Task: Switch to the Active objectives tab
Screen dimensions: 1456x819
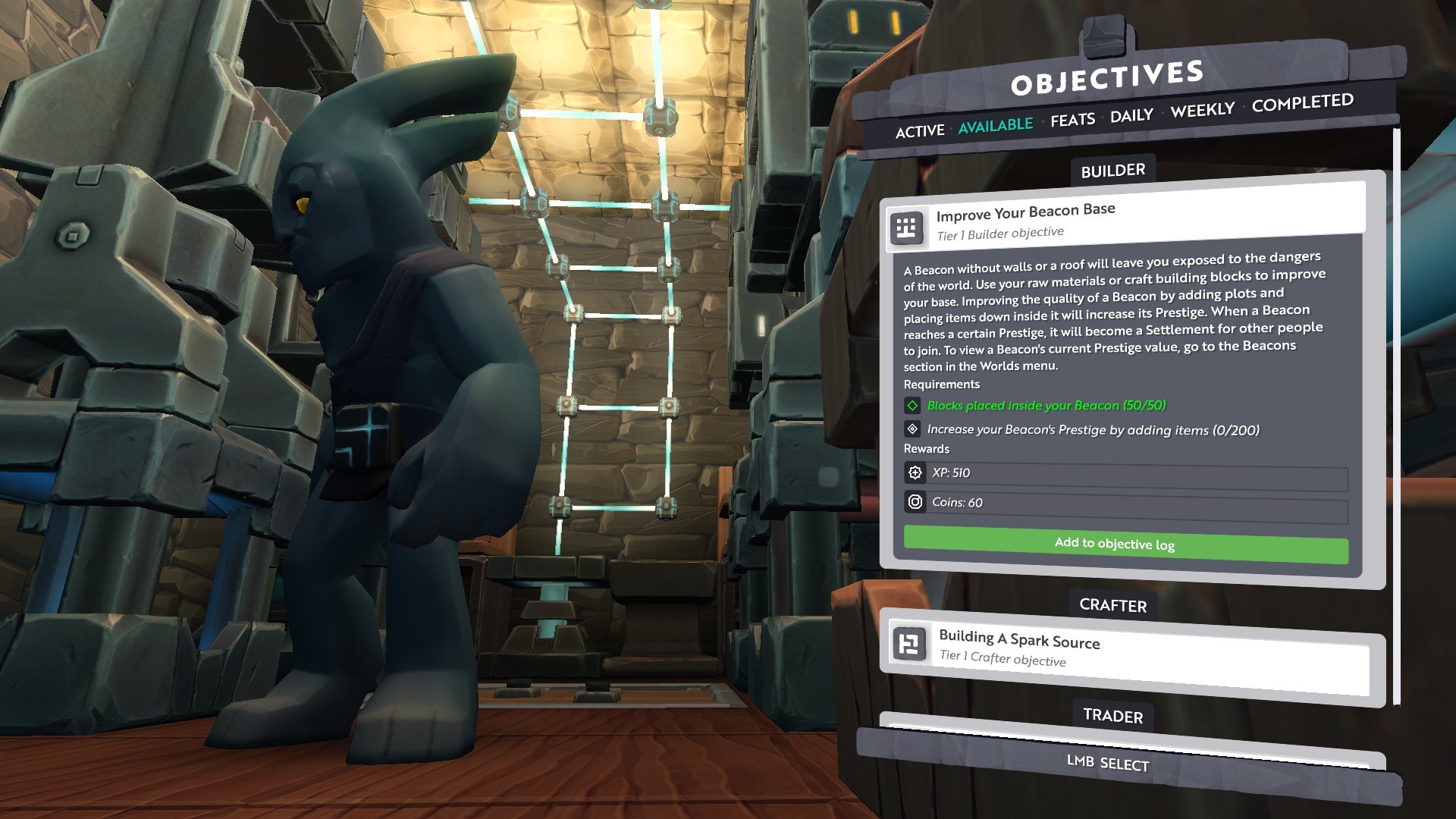Action: 919,131
